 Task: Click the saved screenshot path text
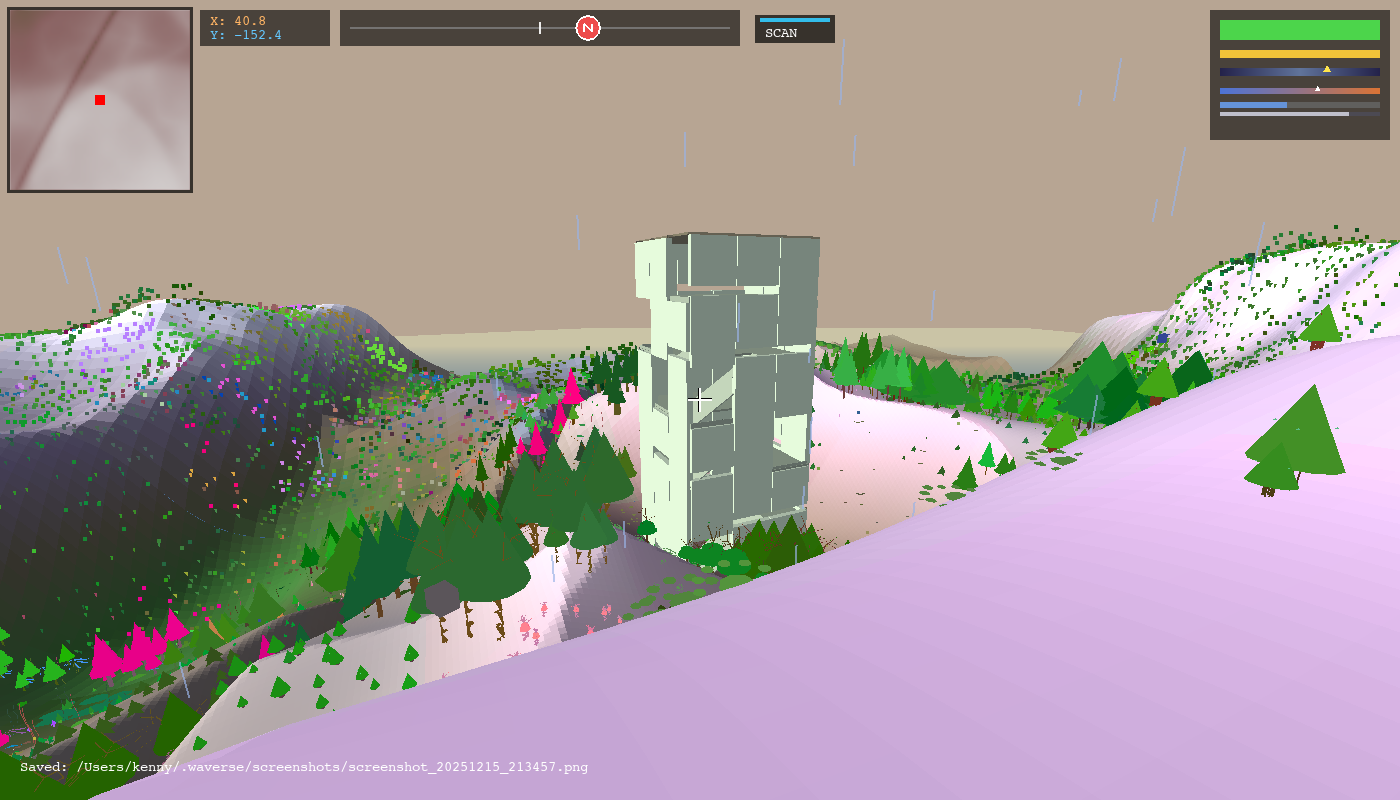pyautogui.click(x=305, y=767)
